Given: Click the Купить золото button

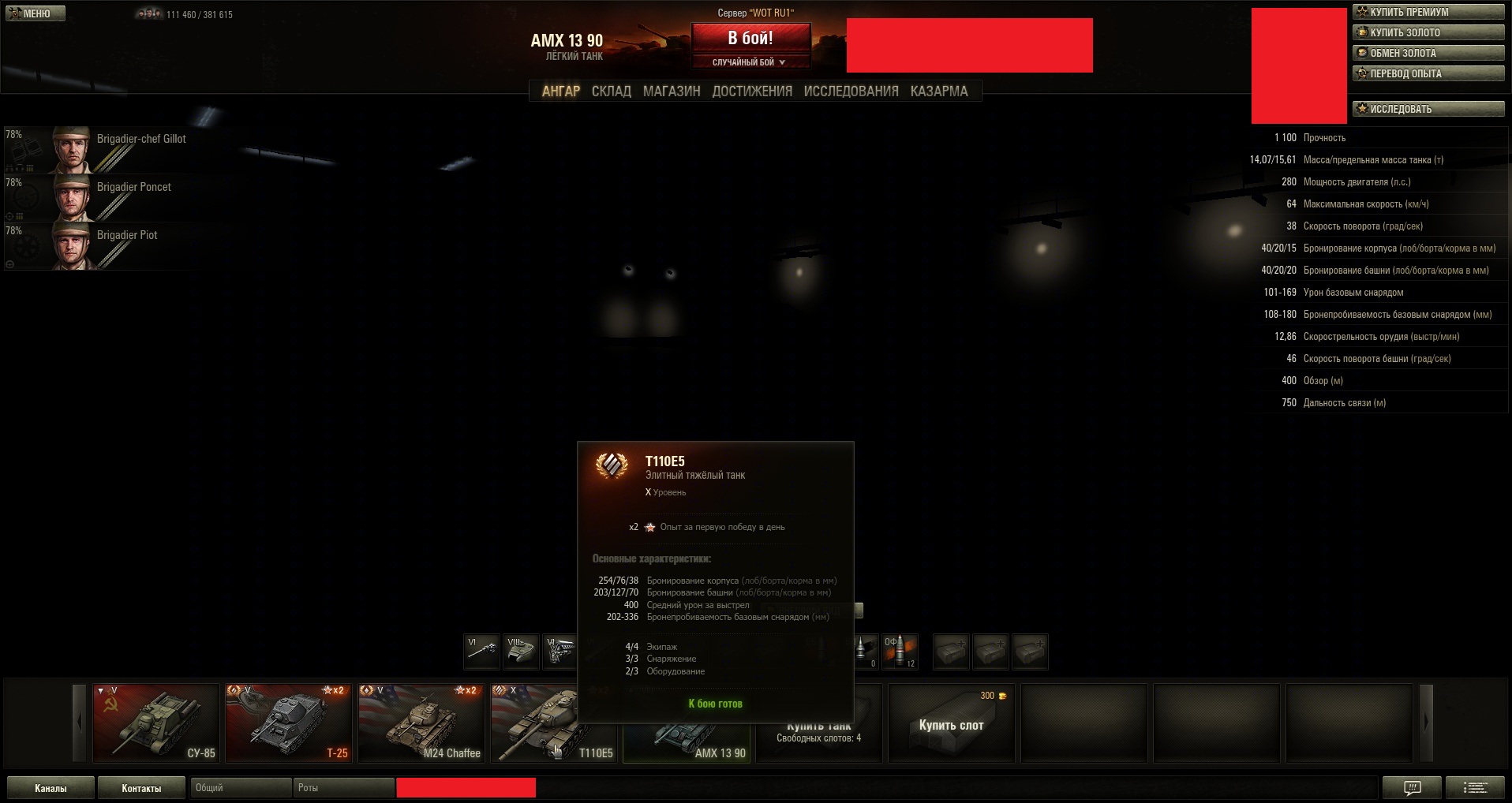Looking at the screenshot, I should pyautogui.click(x=1428, y=32).
